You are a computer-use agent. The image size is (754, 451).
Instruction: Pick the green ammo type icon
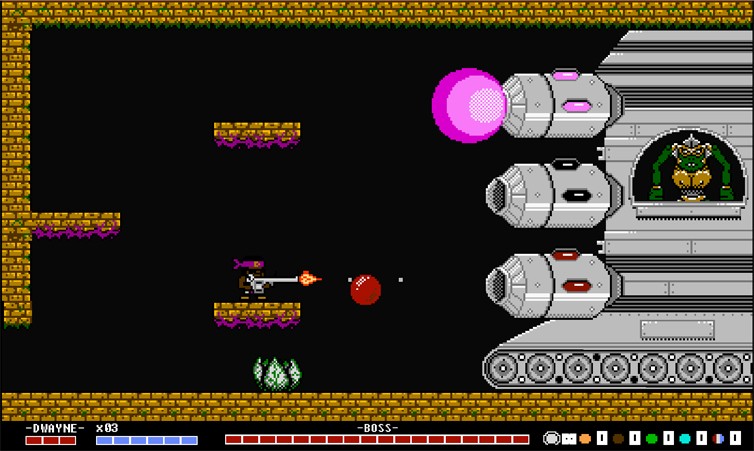pyautogui.click(x=652, y=438)
